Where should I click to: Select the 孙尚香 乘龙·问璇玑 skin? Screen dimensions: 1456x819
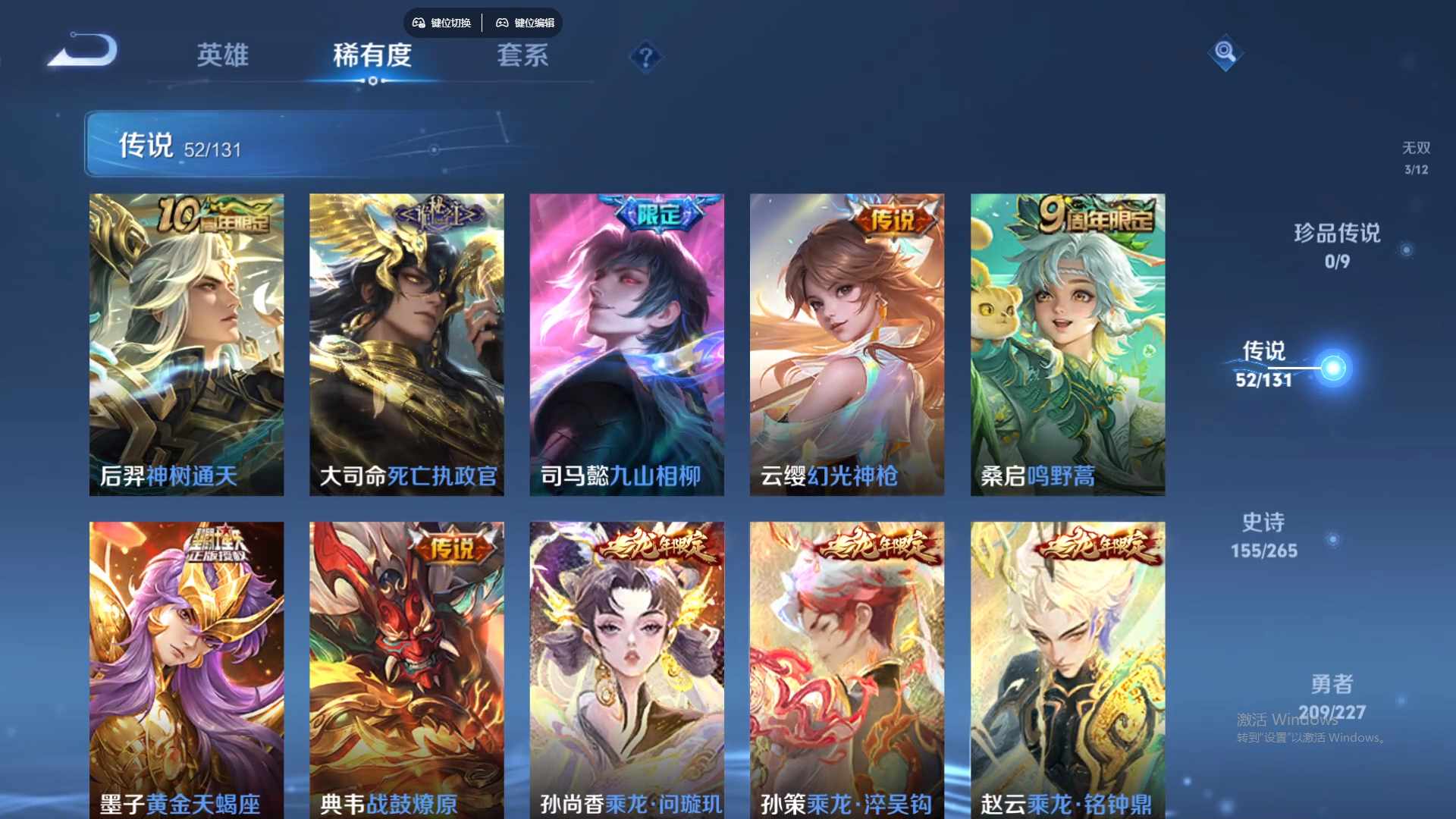point(626,667)
